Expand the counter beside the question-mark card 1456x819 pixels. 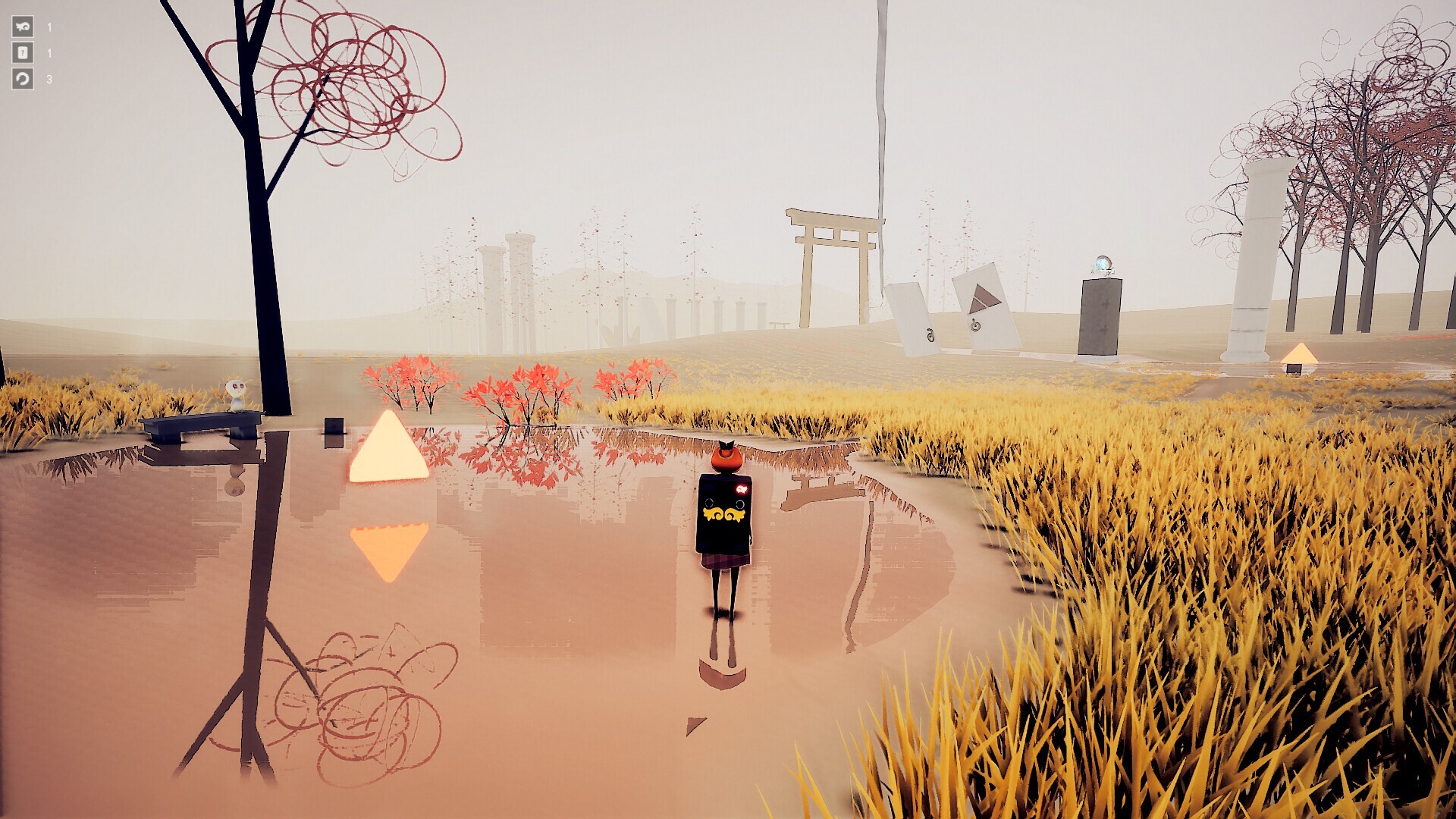pos(49,53)
